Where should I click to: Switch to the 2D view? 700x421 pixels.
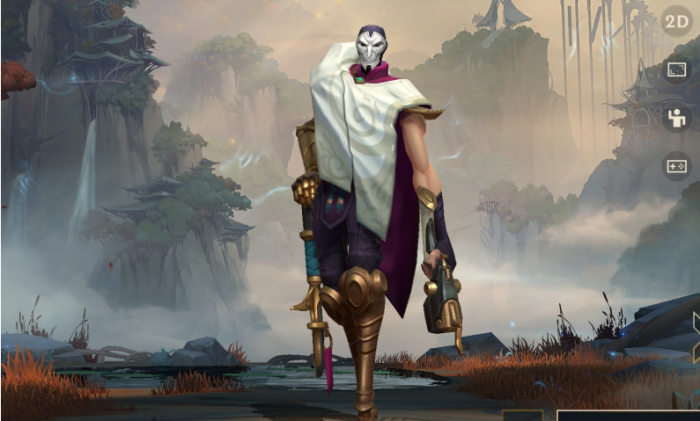pos(677,21)
